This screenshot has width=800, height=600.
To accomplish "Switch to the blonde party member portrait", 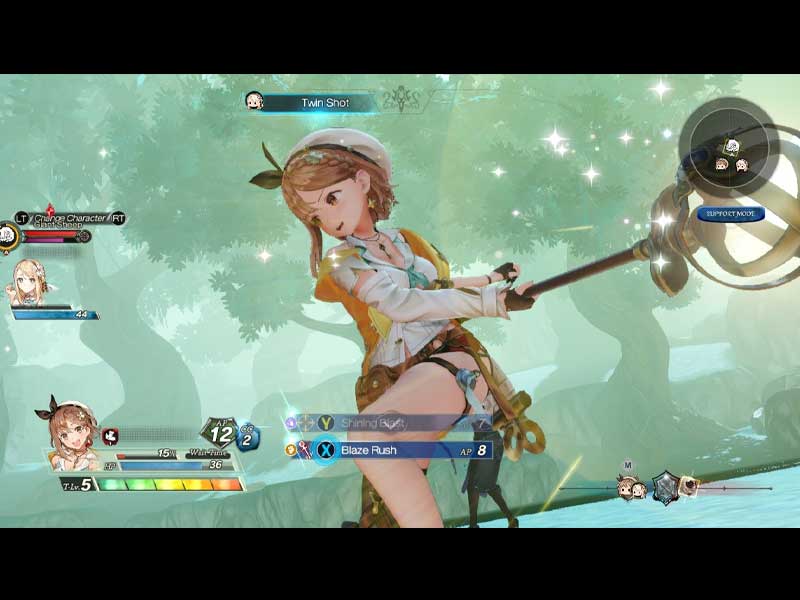I will point(30,283).
